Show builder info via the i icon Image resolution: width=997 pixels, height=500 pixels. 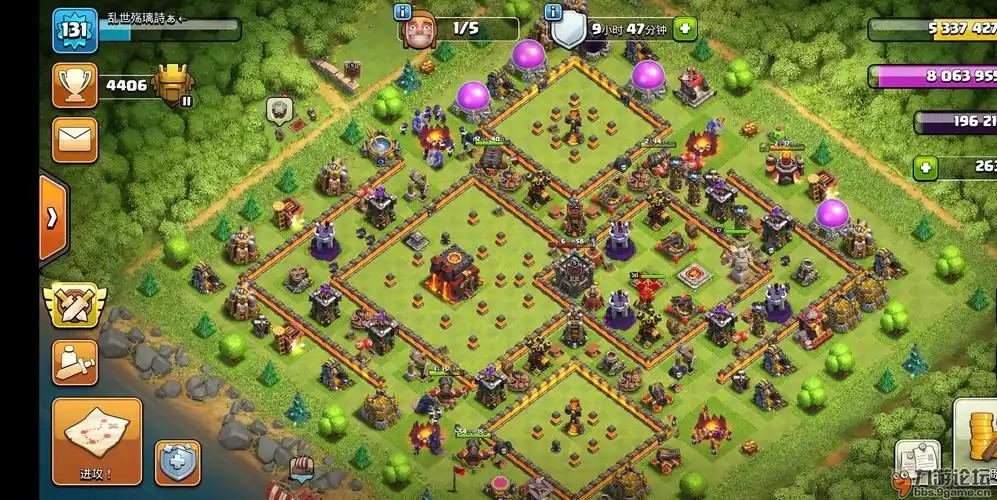pyautogui.click(x=403, y=12)
